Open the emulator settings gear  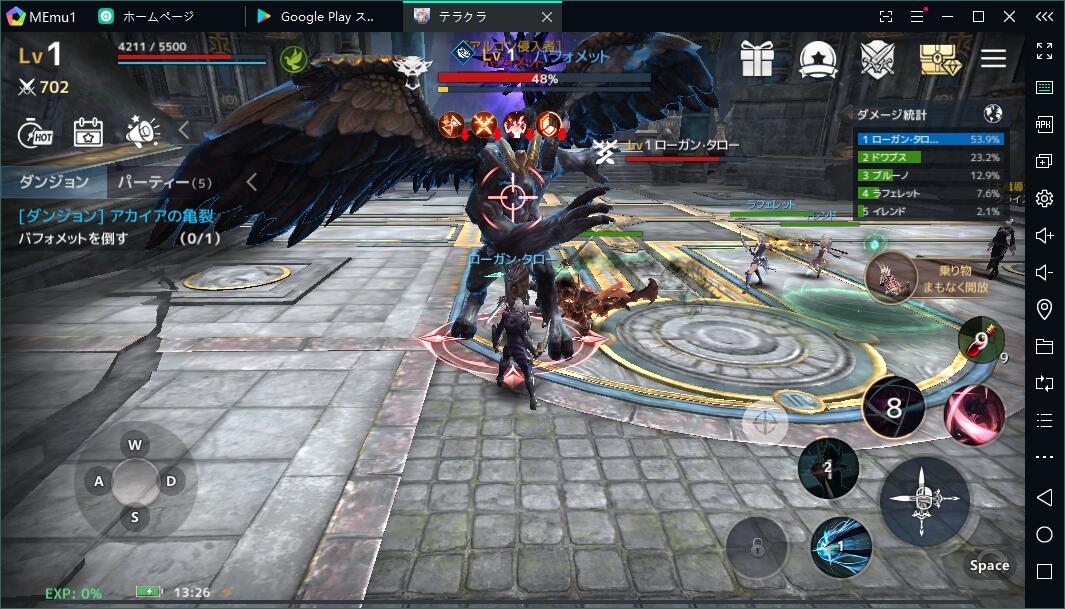pyautogui.click(x=1044, y=198)
